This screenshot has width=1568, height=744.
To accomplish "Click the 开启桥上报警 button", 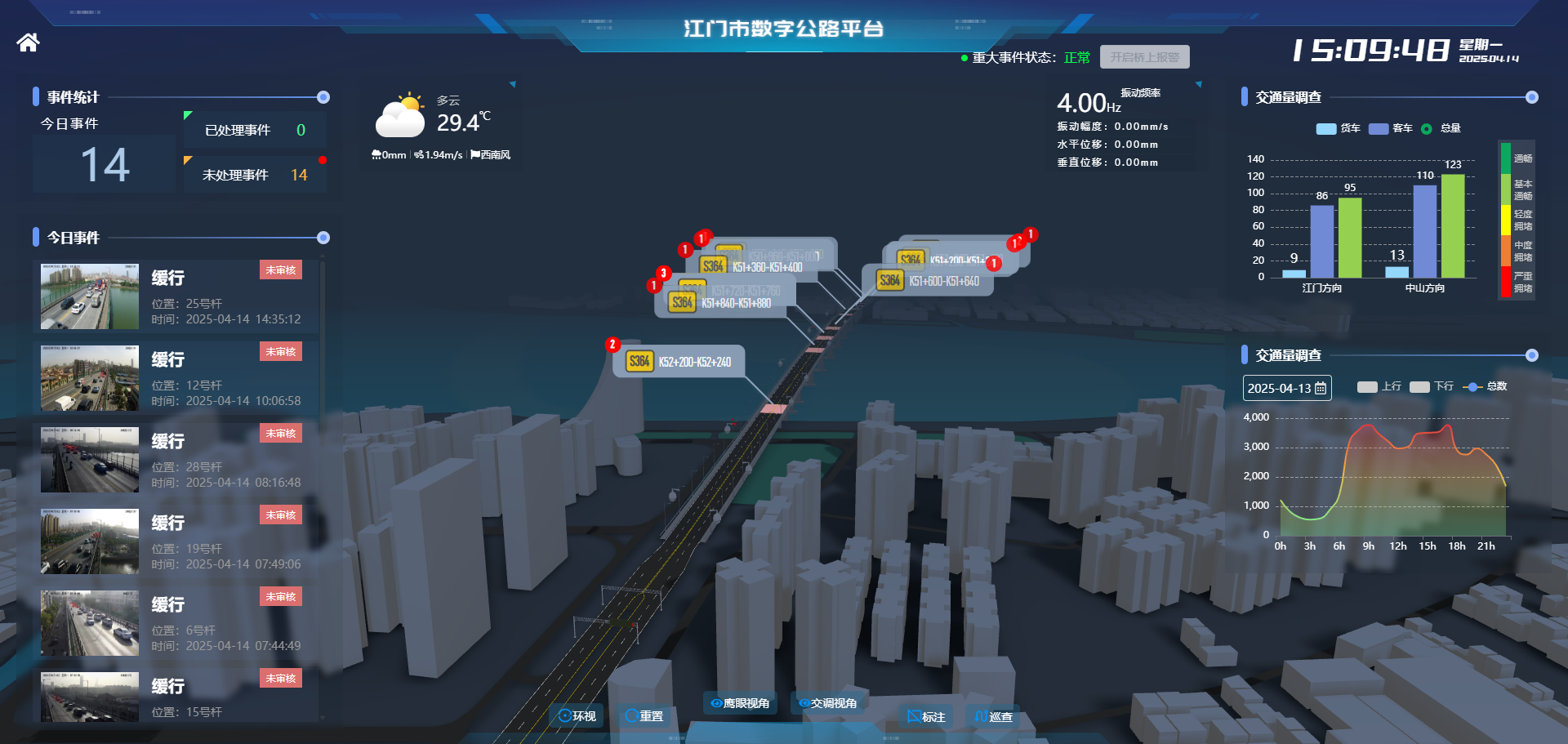I will (x=1143, y=57).
